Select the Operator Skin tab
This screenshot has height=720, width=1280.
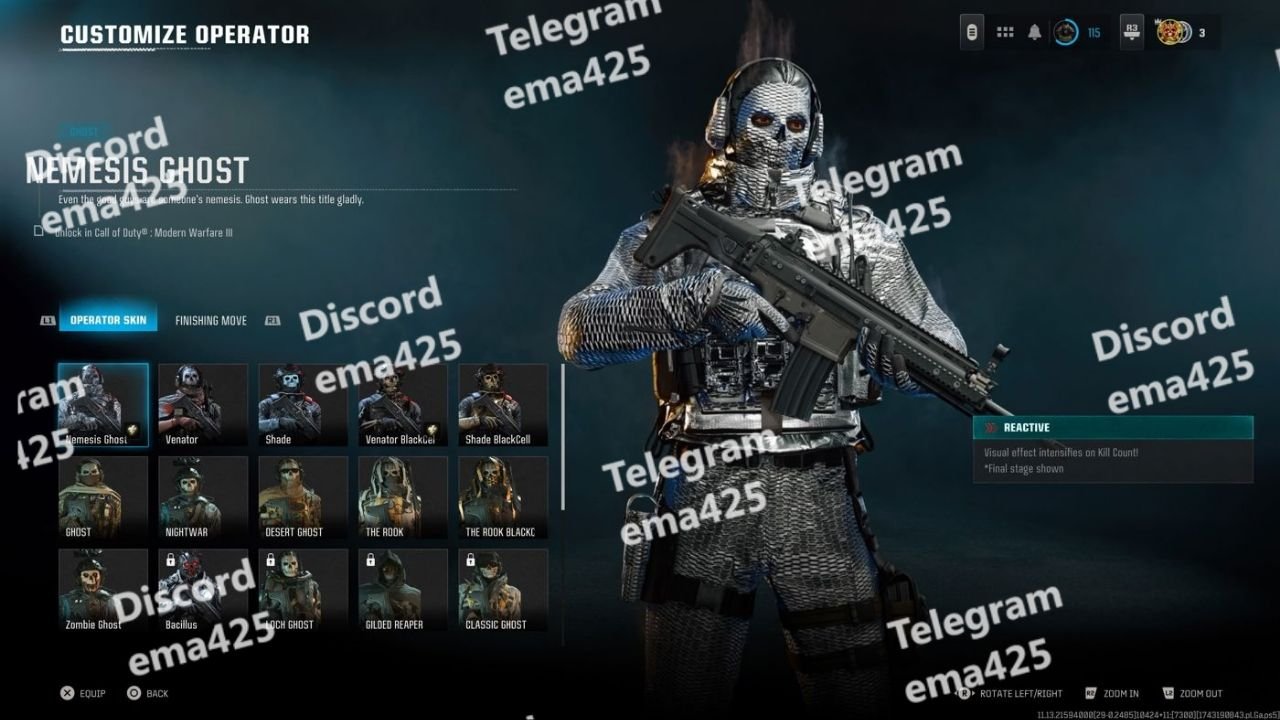[107, 321]
